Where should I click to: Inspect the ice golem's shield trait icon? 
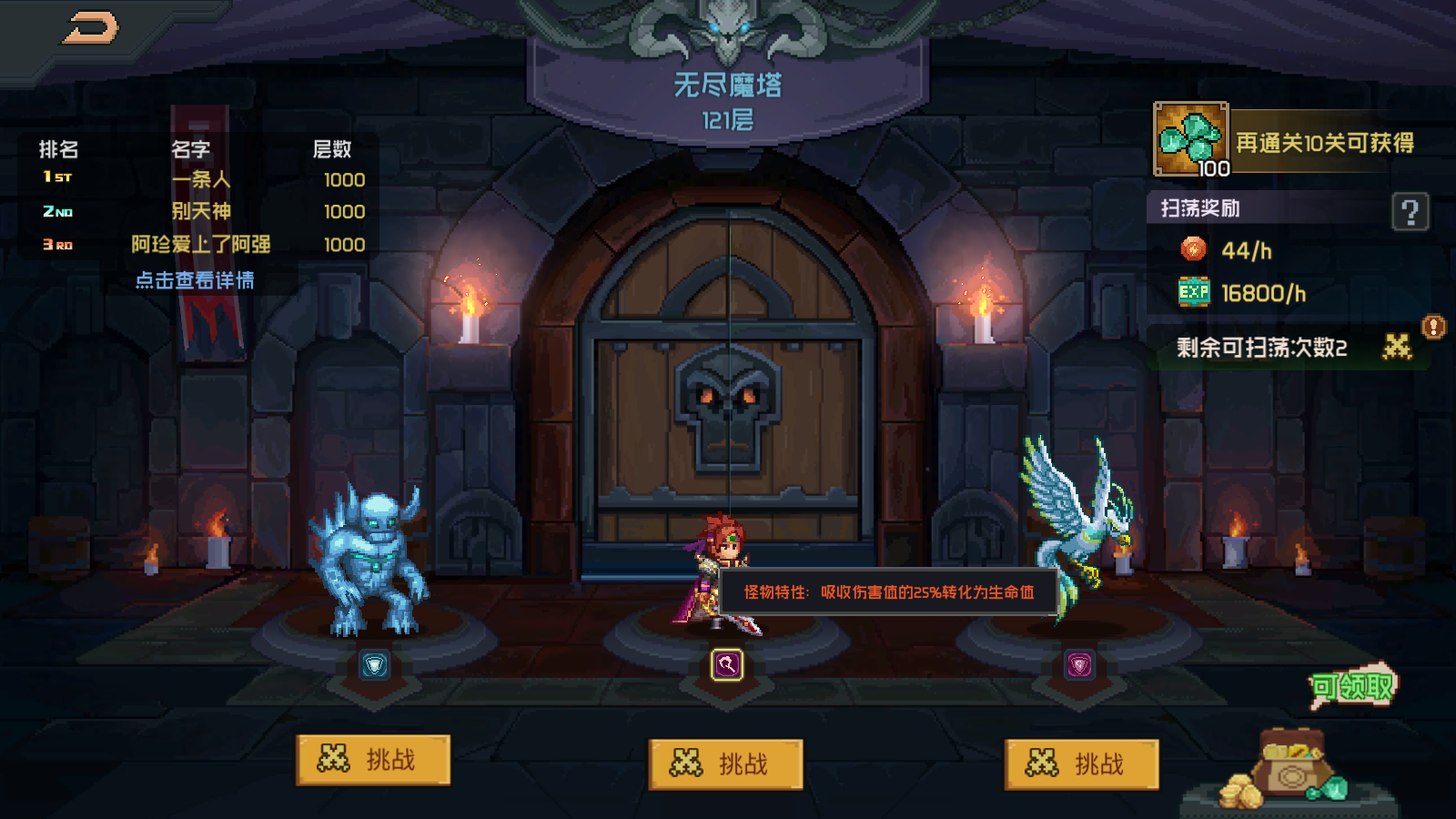tap(374, 665)
